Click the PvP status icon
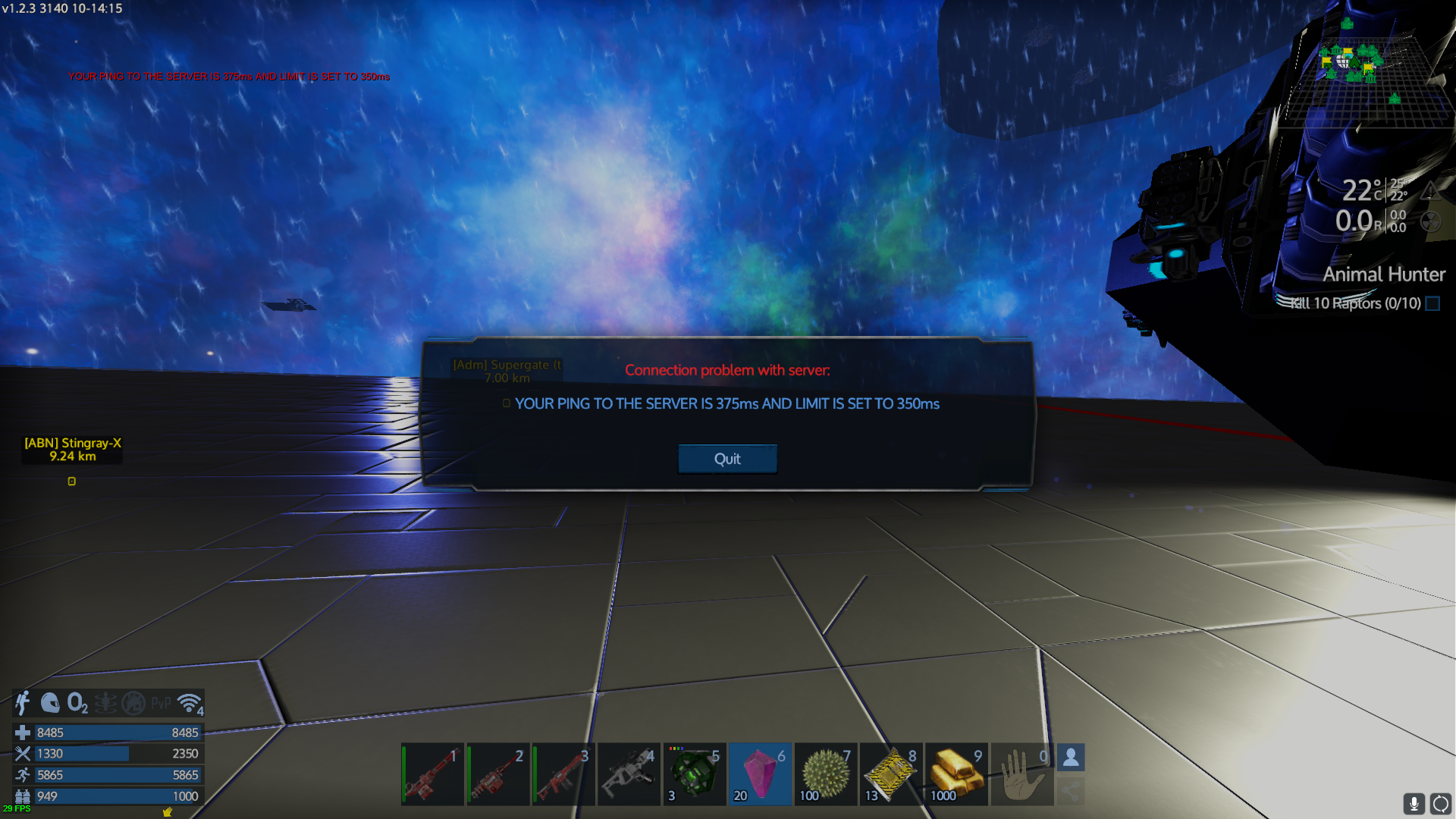 (x=161, y=704)
